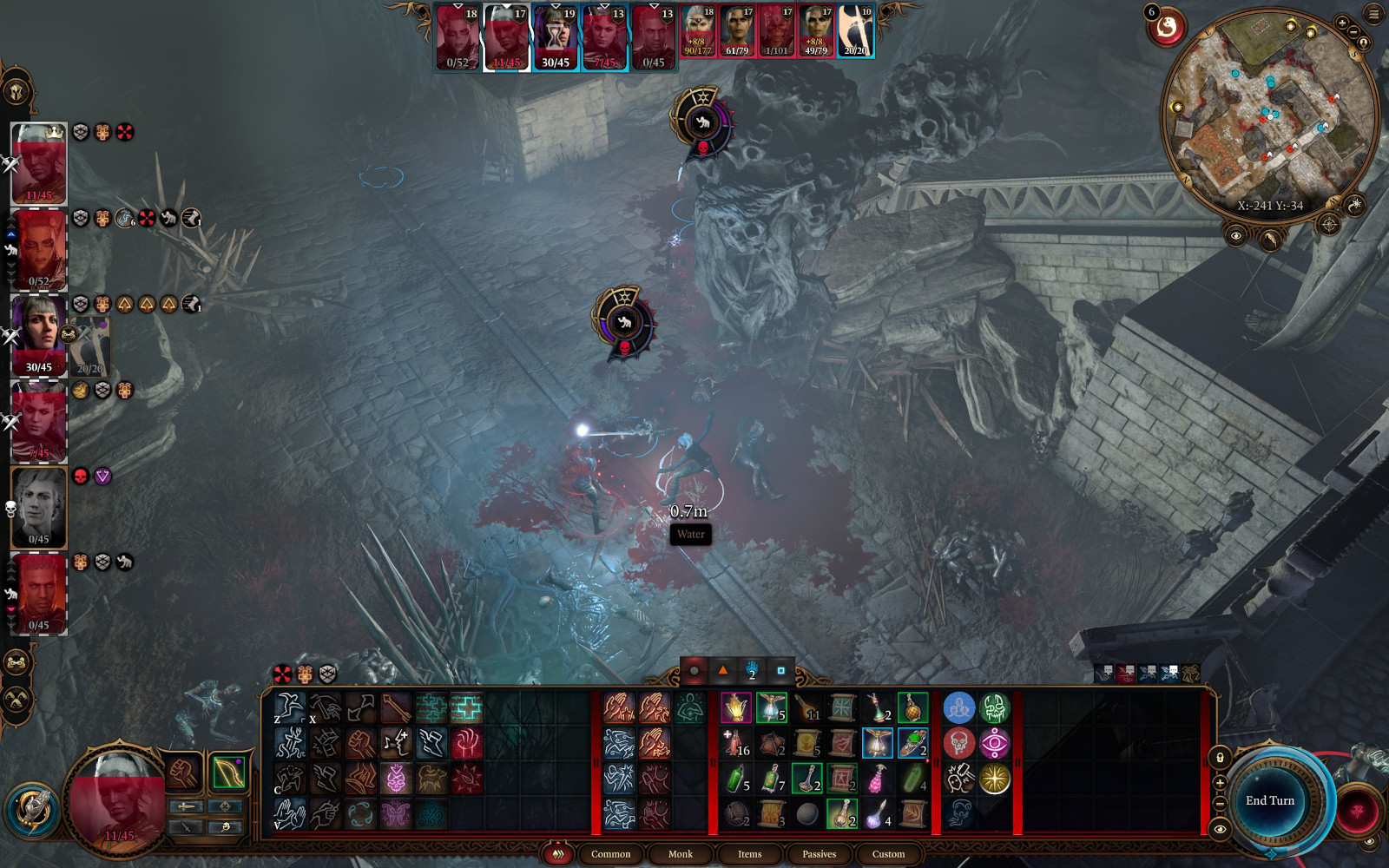Activate the cyan cross healing ability
This screenshot has height=868, width=1389.
(x=466, y=708)
